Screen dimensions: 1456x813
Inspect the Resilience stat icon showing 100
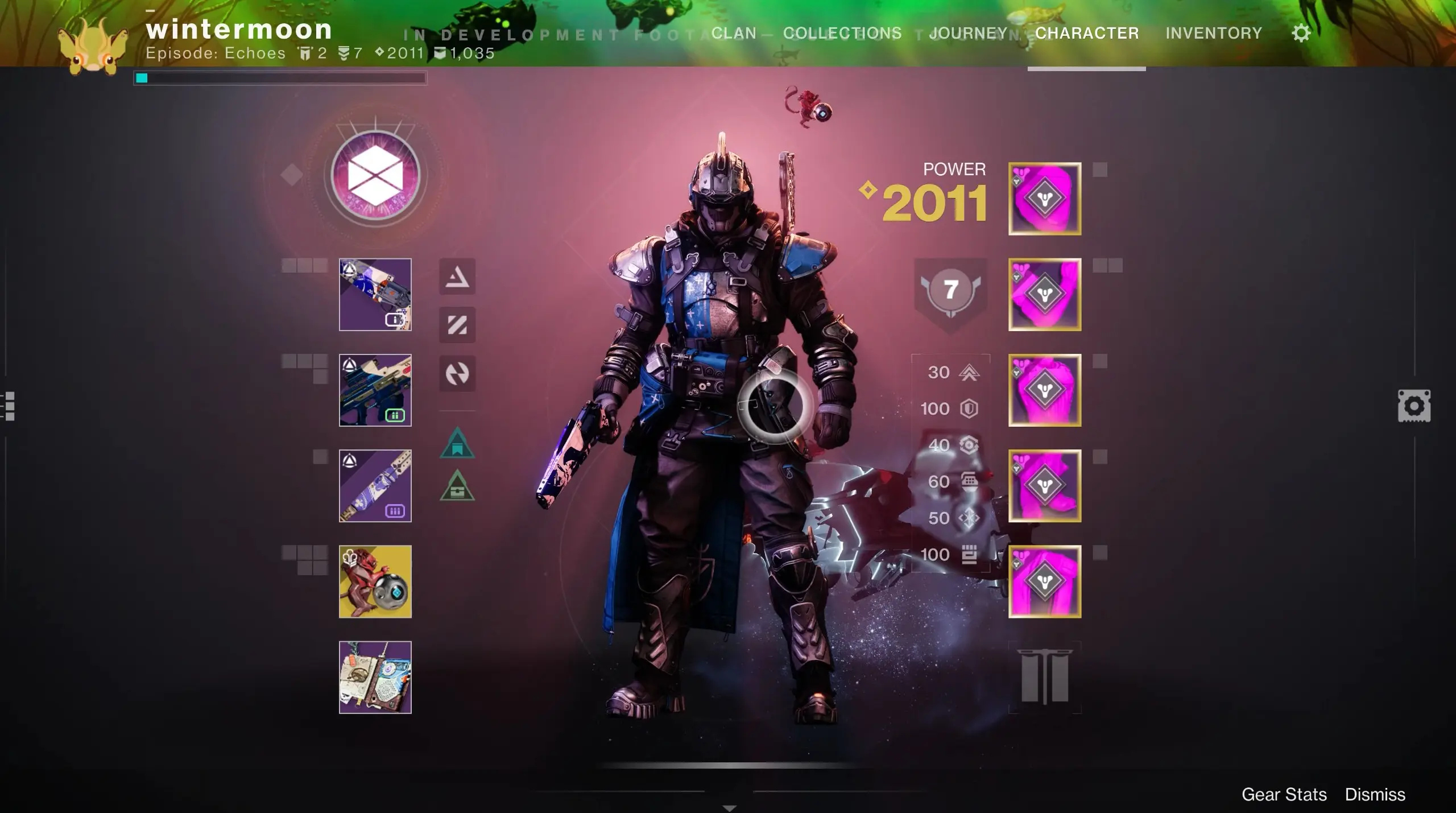click(x=970, y=408)
